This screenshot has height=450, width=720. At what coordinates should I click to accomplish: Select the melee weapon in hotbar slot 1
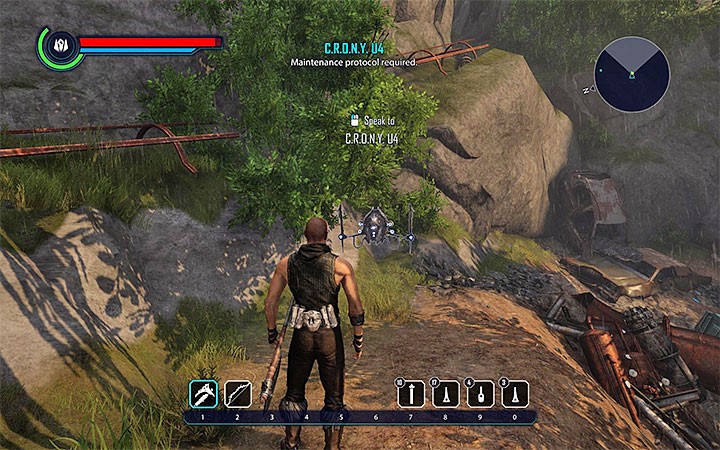pyautogui.click(x=204, y=393)
